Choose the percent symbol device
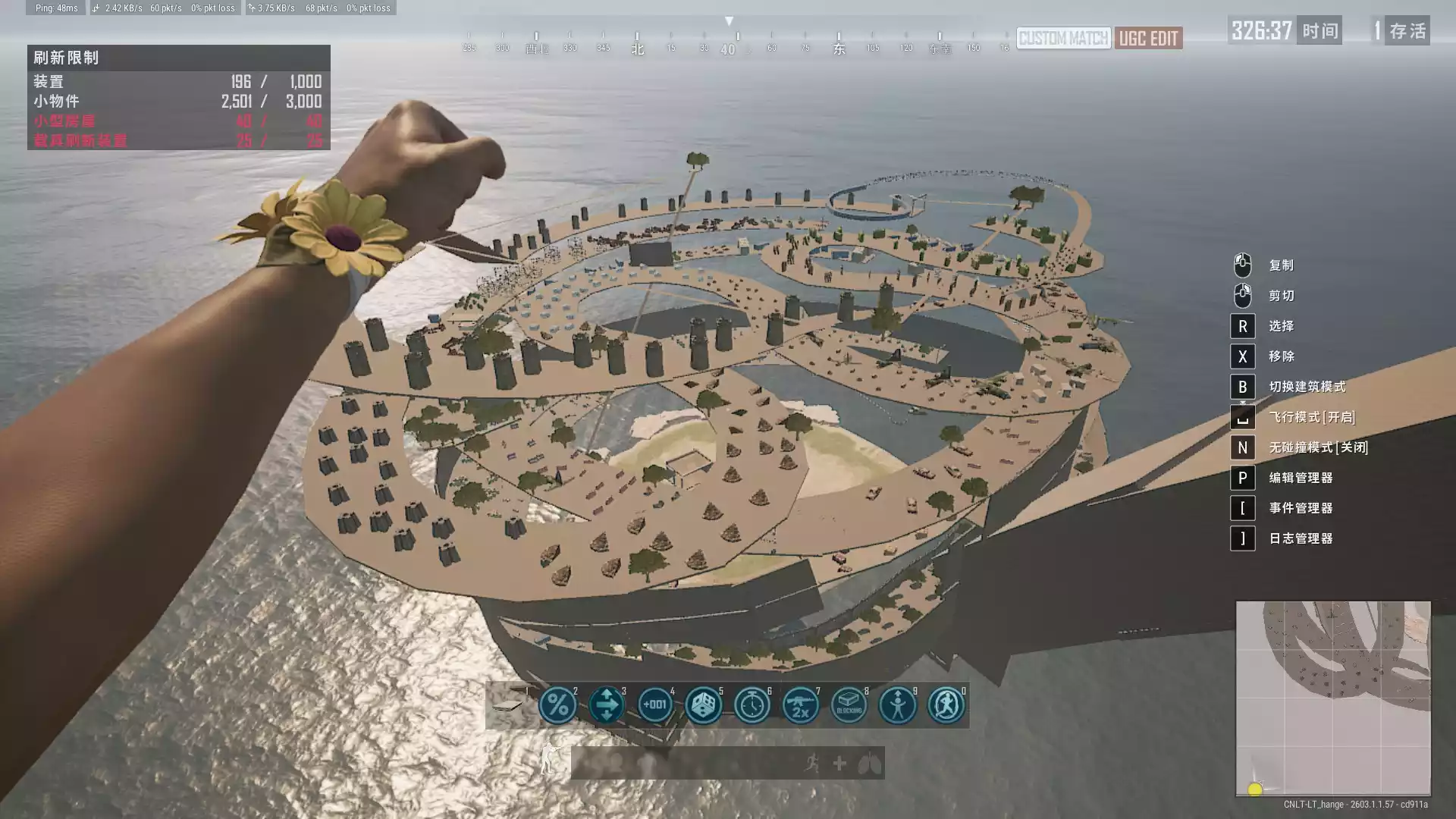This screenshot has height=819, width=1456. pyautogui.click(x=557, y=705)
